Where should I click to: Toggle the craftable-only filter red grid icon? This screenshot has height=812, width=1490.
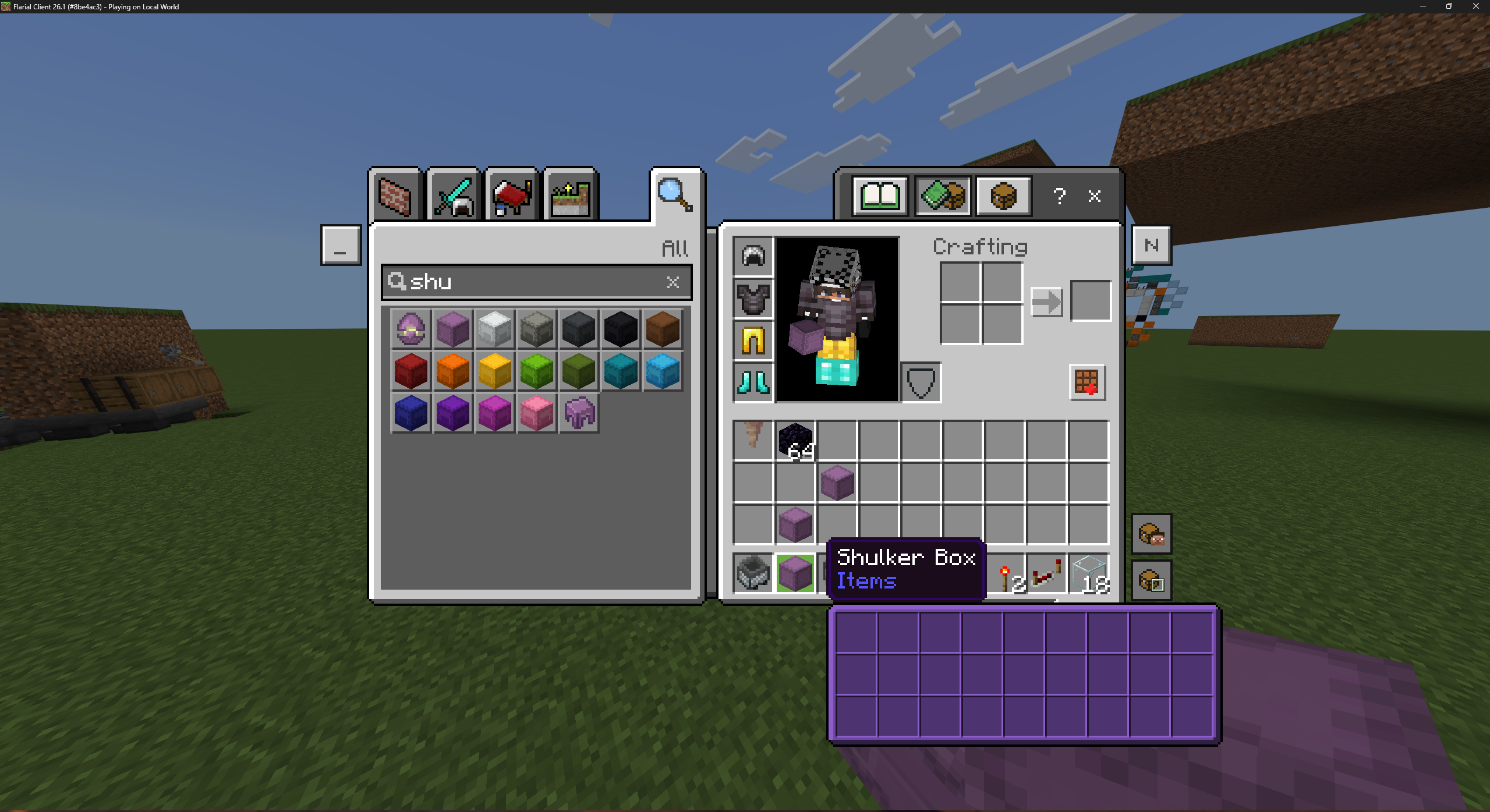click(1088, 382)
